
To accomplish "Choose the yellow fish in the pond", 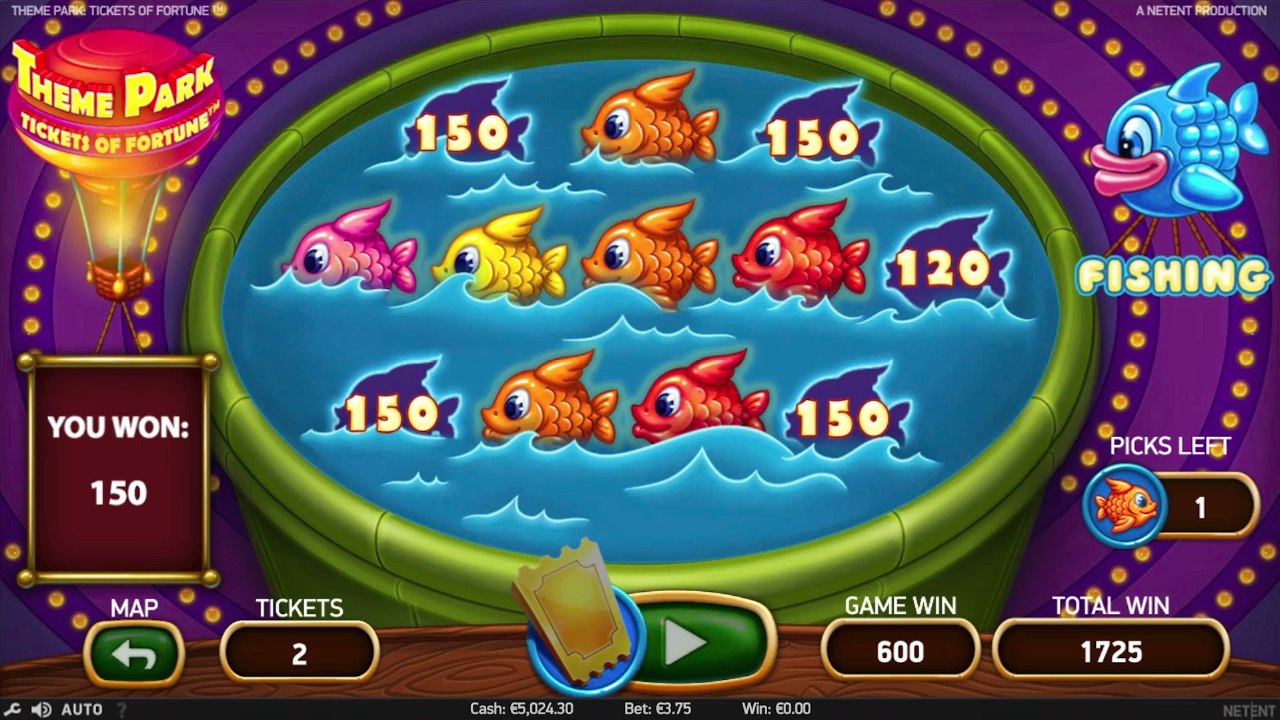I will coord(500,255).
